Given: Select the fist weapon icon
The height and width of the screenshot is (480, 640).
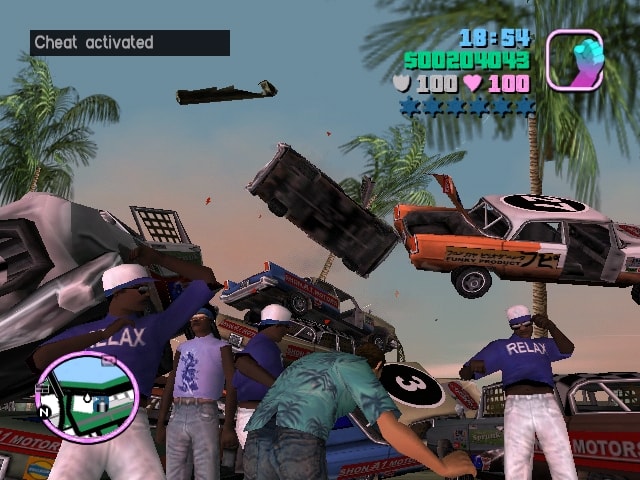Looking at the screenshot, I should 574,60.
